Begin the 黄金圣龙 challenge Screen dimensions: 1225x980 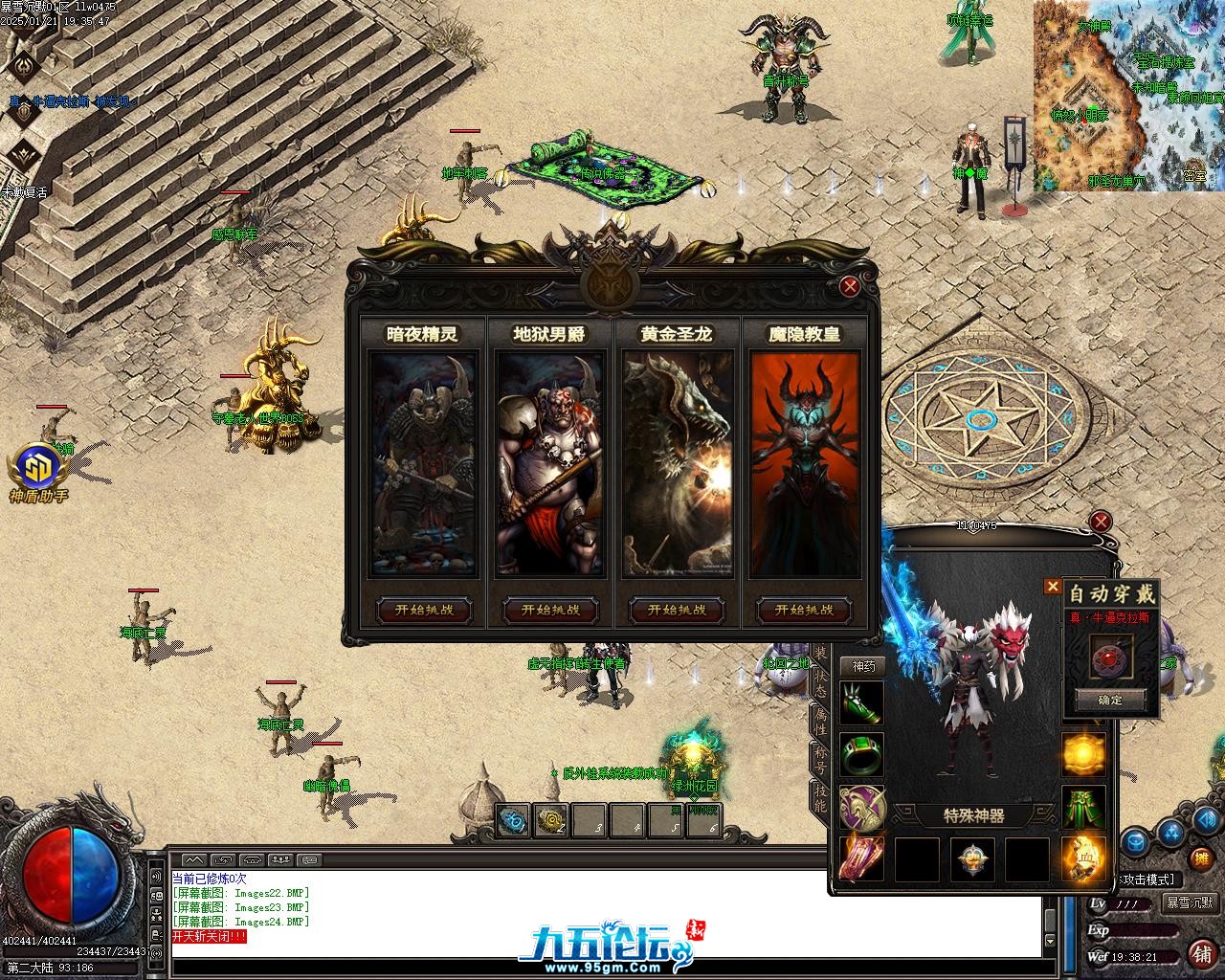tap(677, 610)
